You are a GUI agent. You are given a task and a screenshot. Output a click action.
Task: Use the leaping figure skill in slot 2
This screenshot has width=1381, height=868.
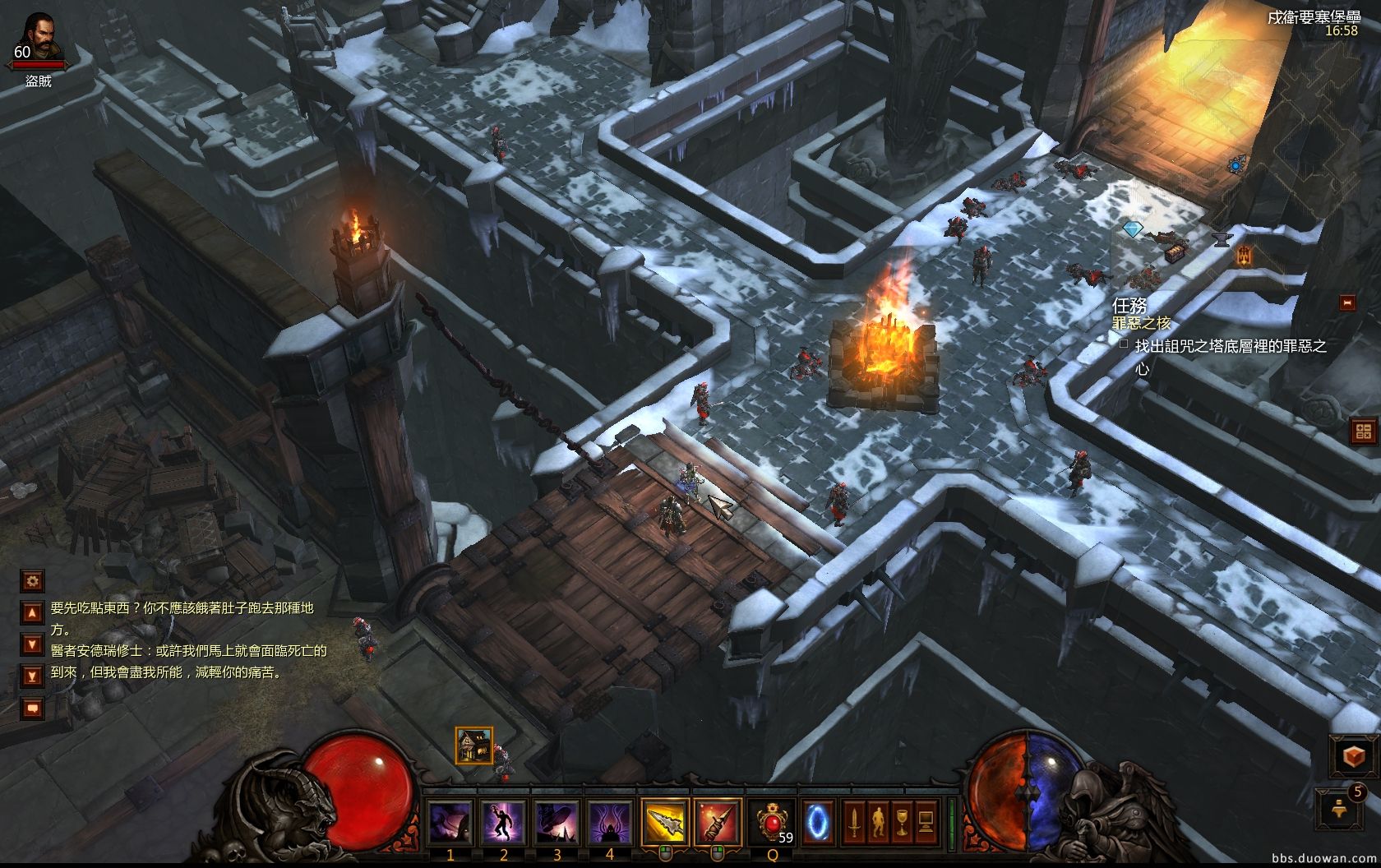pyautogui.click(x=504, y=820)
